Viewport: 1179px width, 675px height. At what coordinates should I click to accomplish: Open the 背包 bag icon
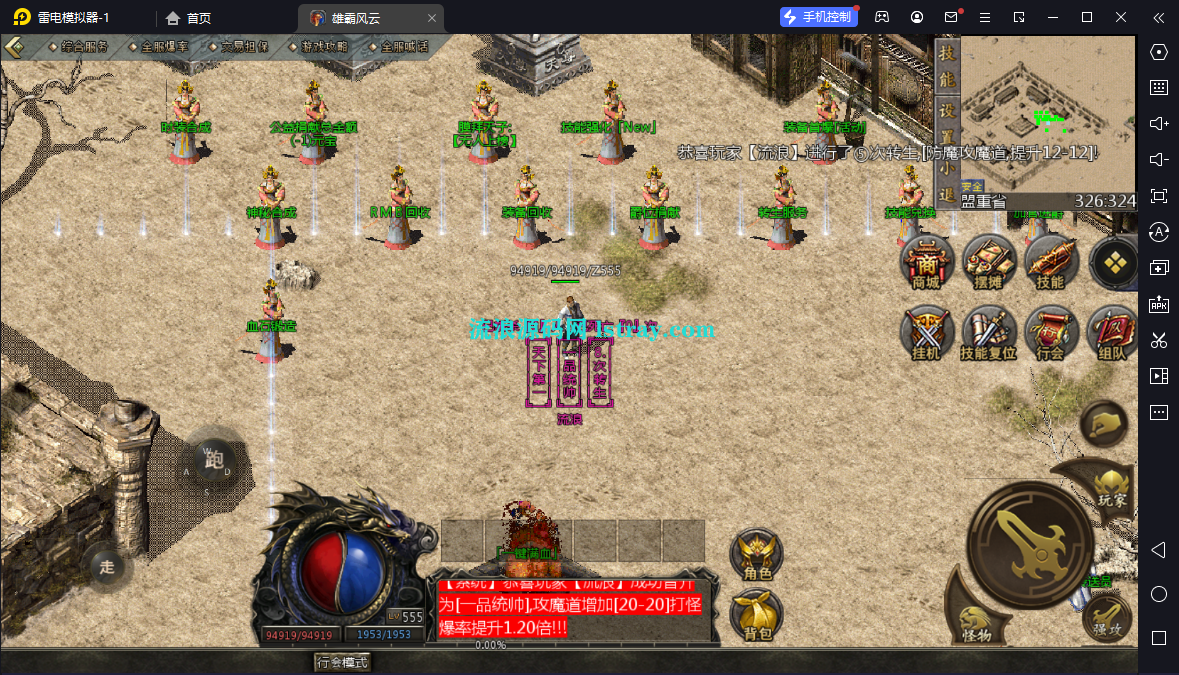(757, 615)
